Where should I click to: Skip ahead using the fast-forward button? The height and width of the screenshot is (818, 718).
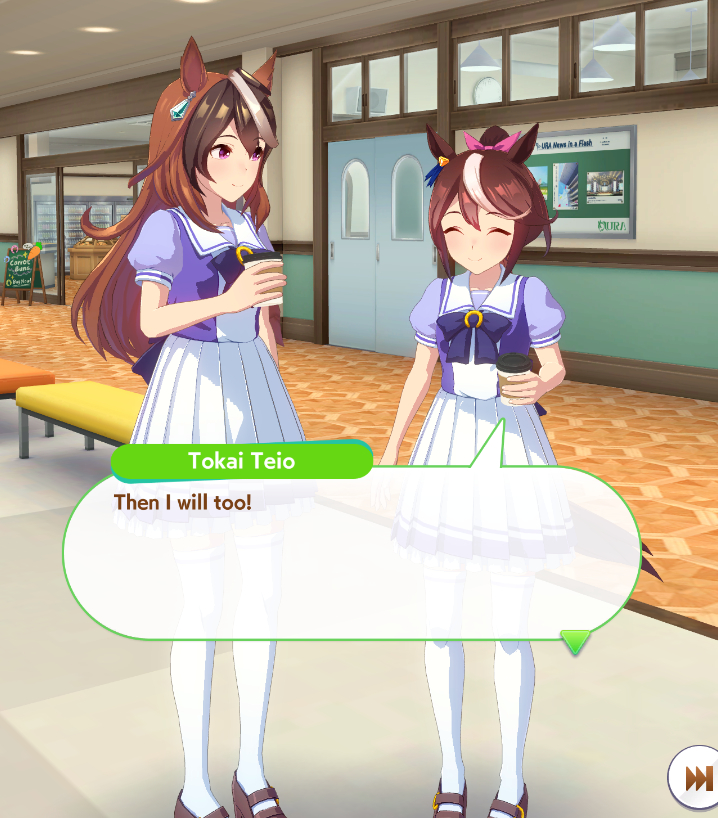696,778
